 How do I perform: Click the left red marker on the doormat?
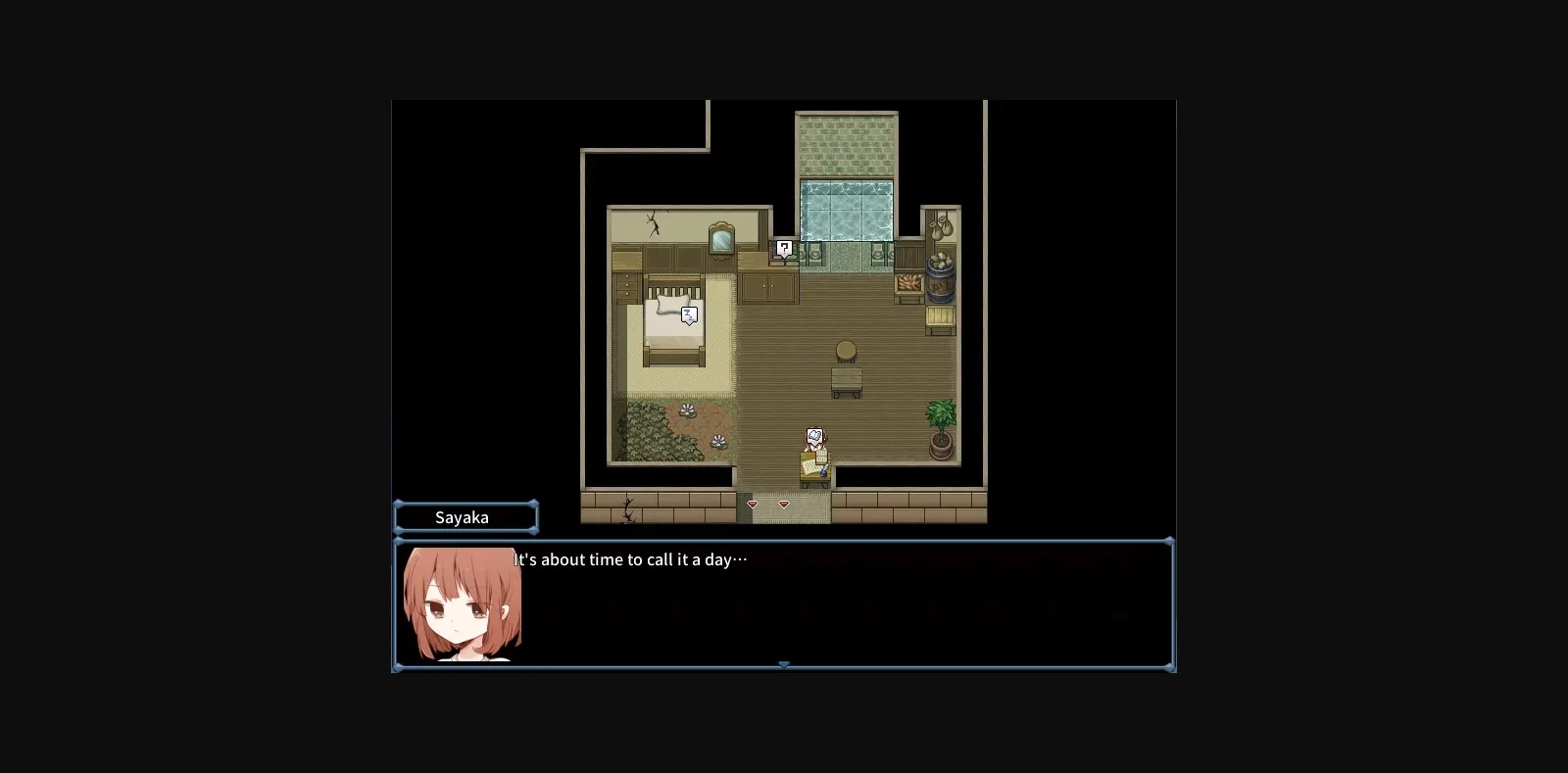[x=753, y=505]
